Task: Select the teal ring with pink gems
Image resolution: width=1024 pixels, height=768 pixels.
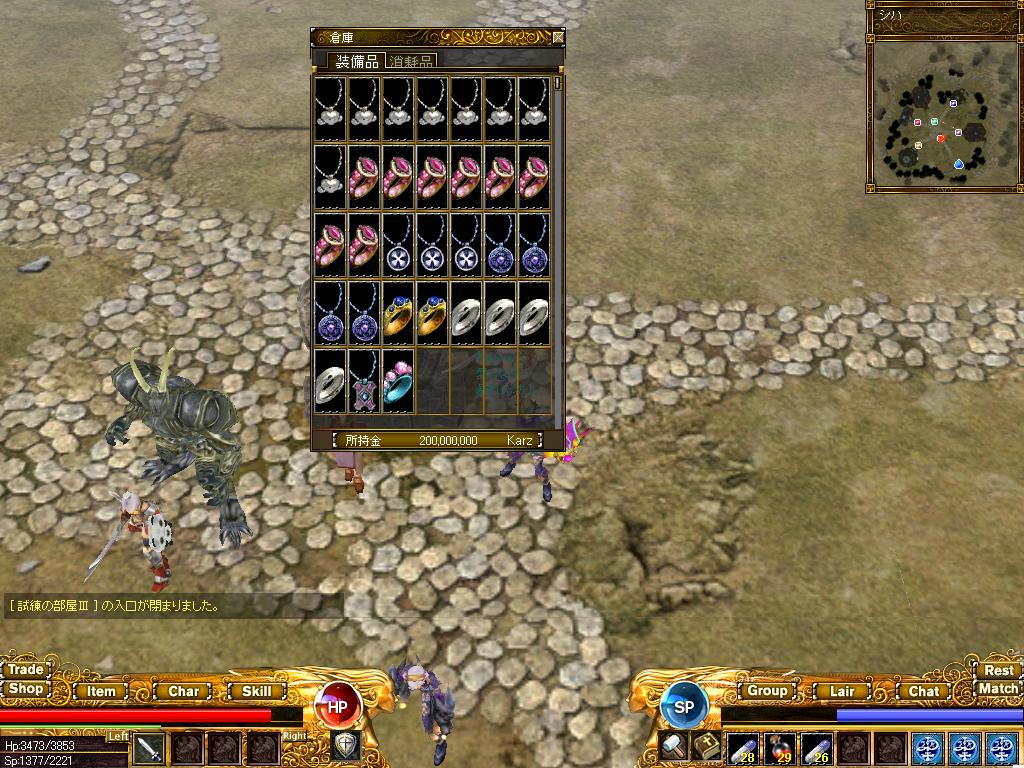Action: 398,381
